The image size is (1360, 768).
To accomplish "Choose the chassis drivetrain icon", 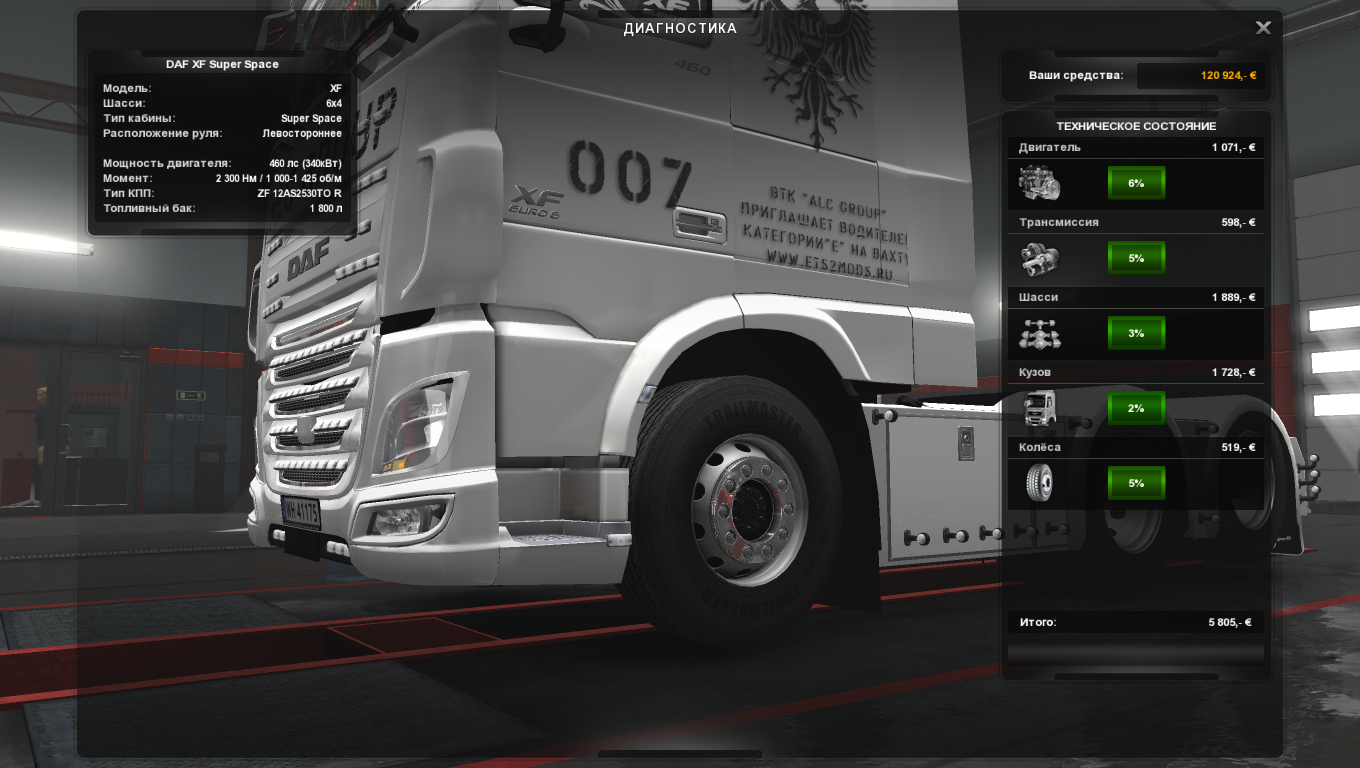I will click(1039, 334).
